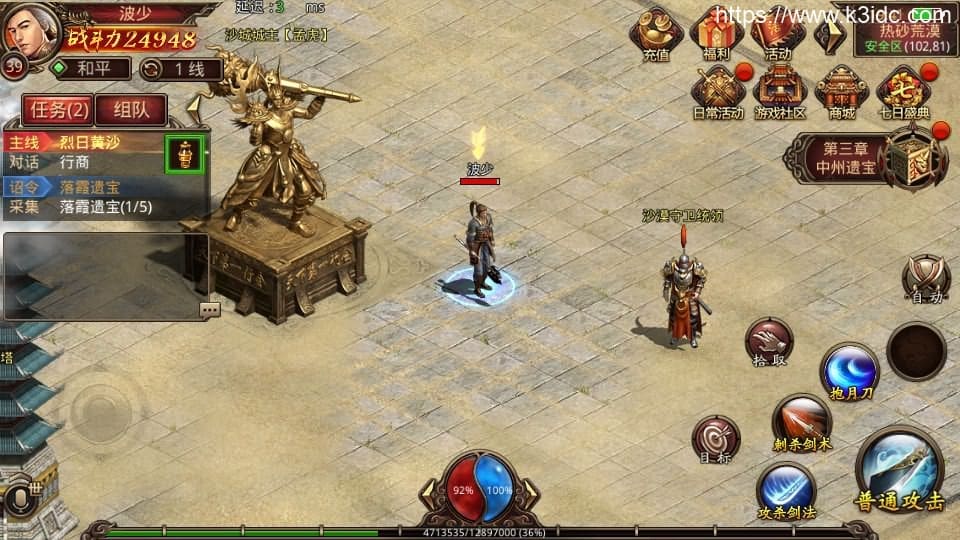Open the 福利 gift box menu

(x=716, y=34)
